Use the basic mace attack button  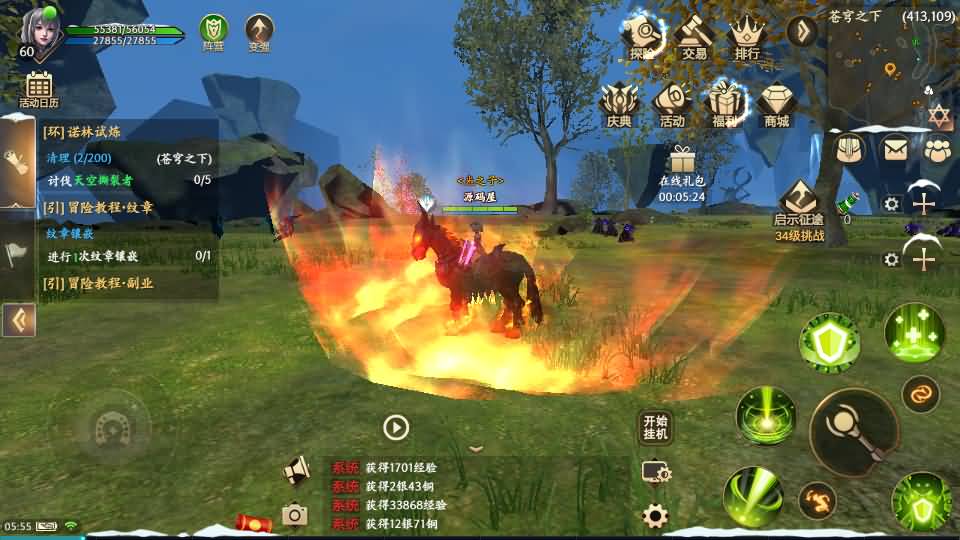(x=853, y=432)
